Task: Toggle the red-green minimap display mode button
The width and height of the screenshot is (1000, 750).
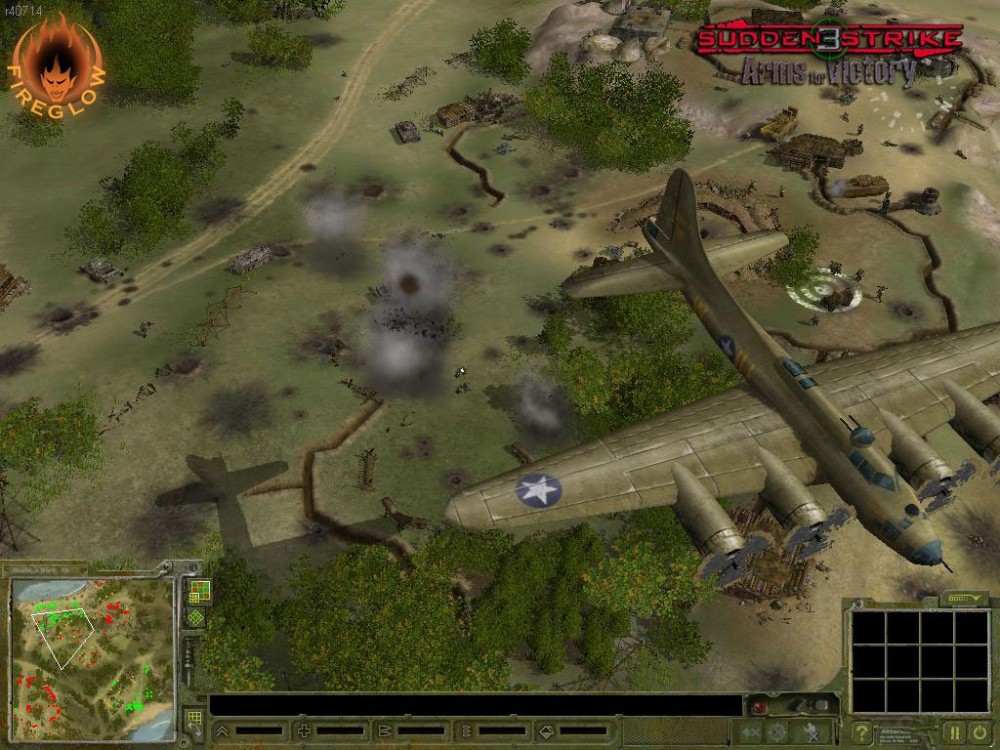Action: [x=198, y=592]
